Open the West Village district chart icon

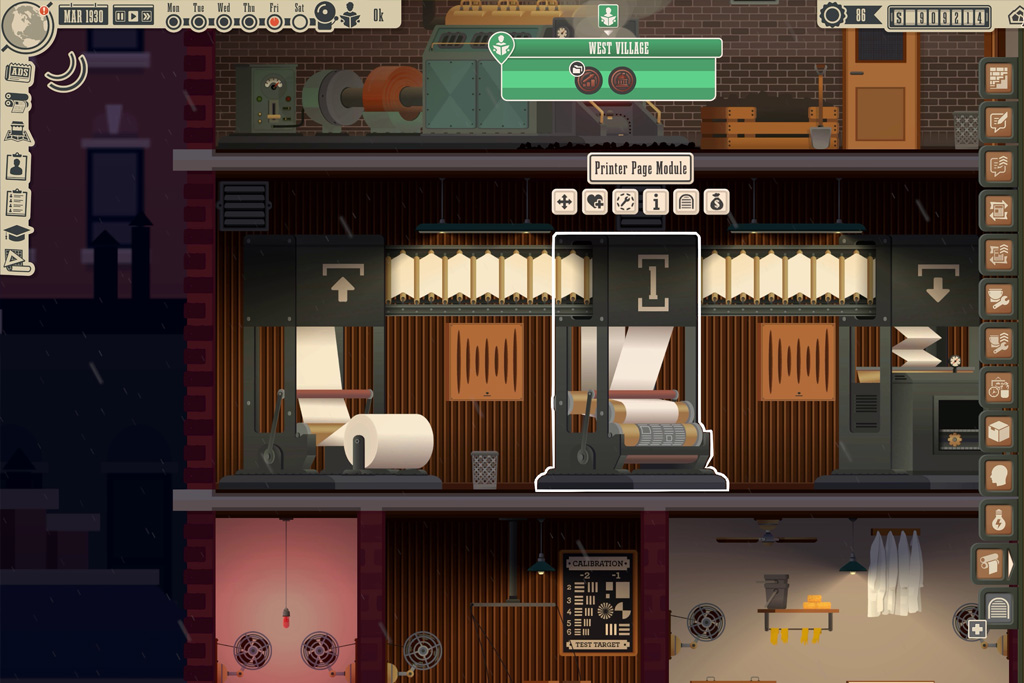(588, 79)
